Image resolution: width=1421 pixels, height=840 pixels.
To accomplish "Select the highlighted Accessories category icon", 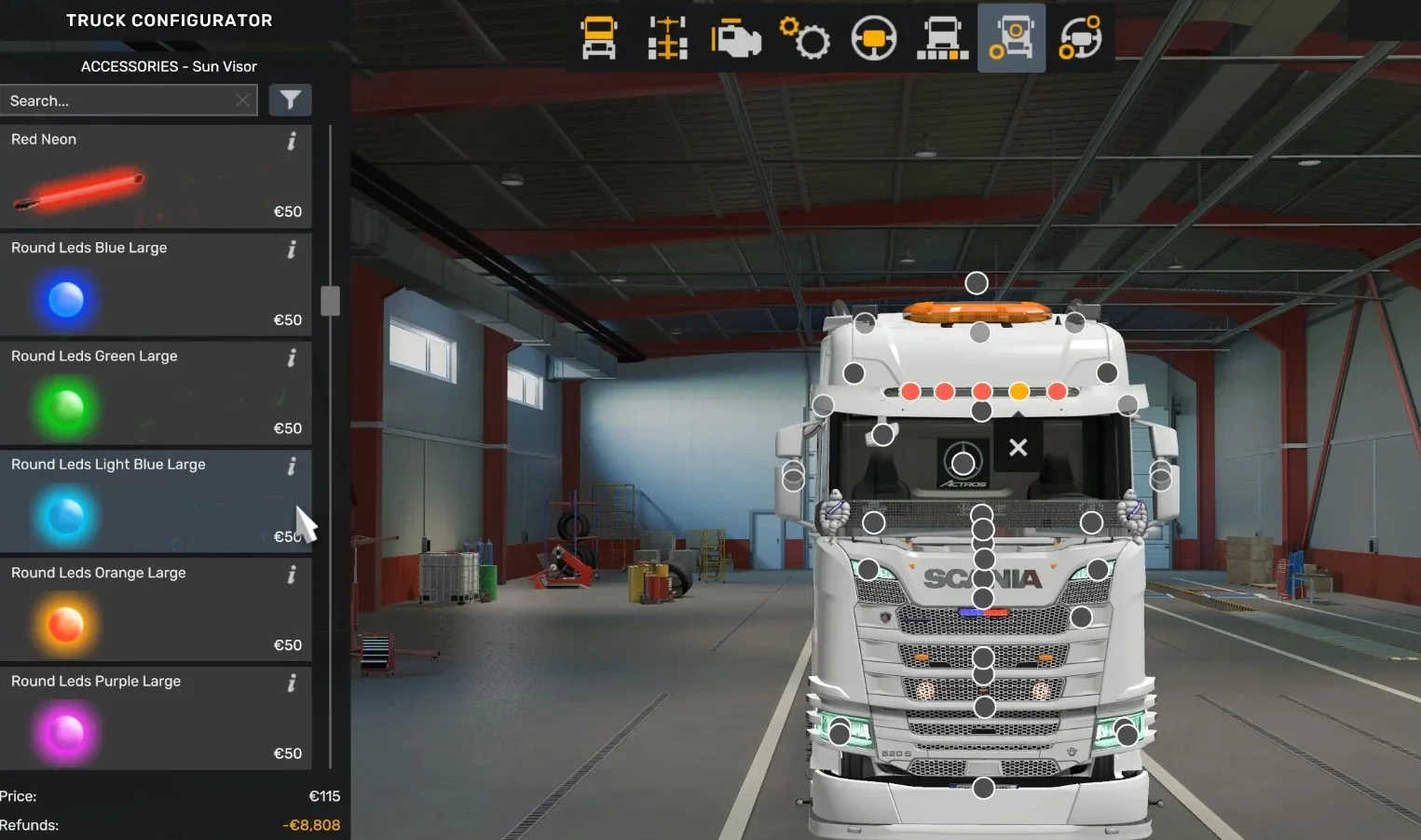I will 1011,38.
